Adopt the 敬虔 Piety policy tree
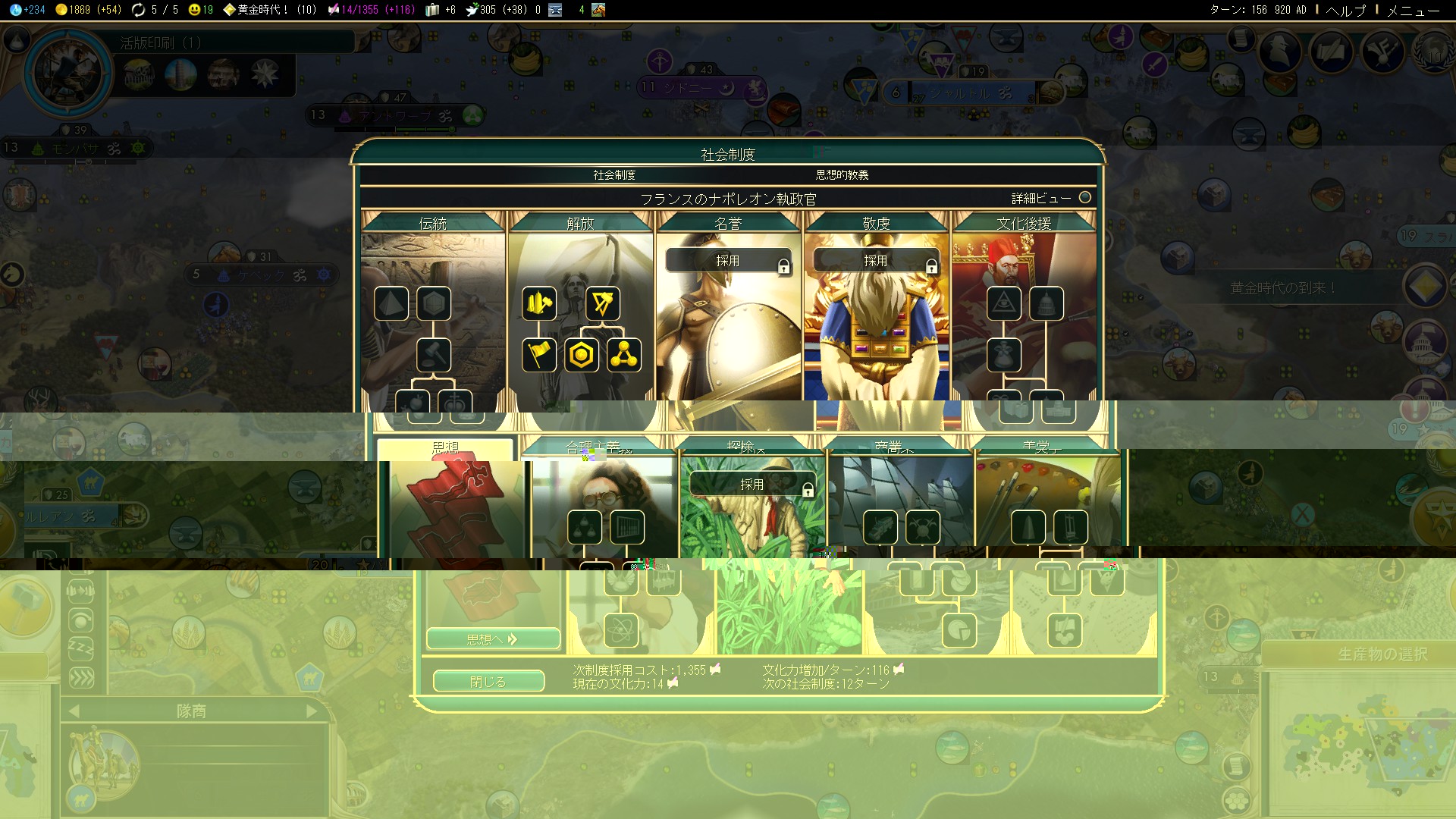This screenshot has width=1456, height=819. pos(876,261)
